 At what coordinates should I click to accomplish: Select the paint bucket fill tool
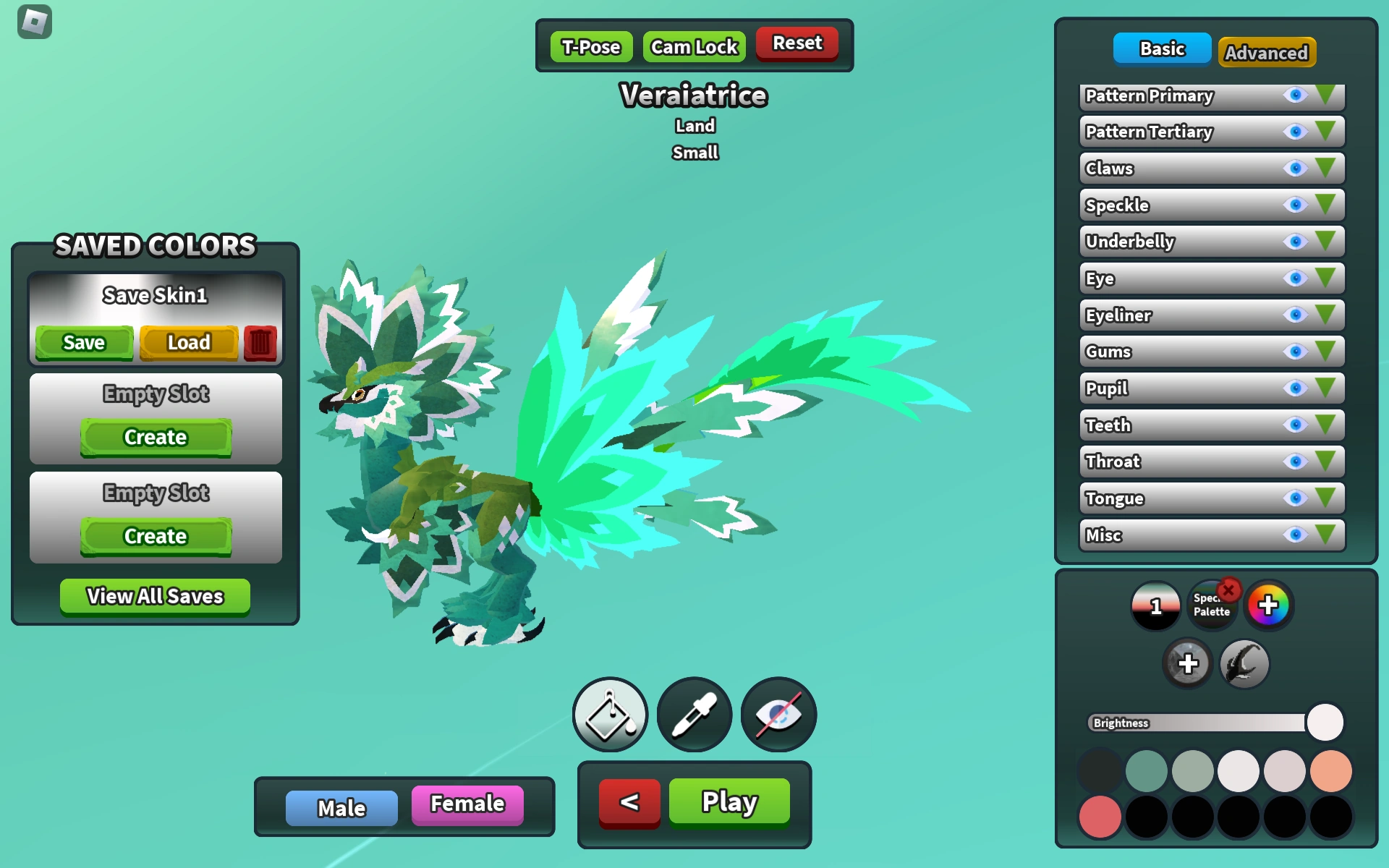610,714
